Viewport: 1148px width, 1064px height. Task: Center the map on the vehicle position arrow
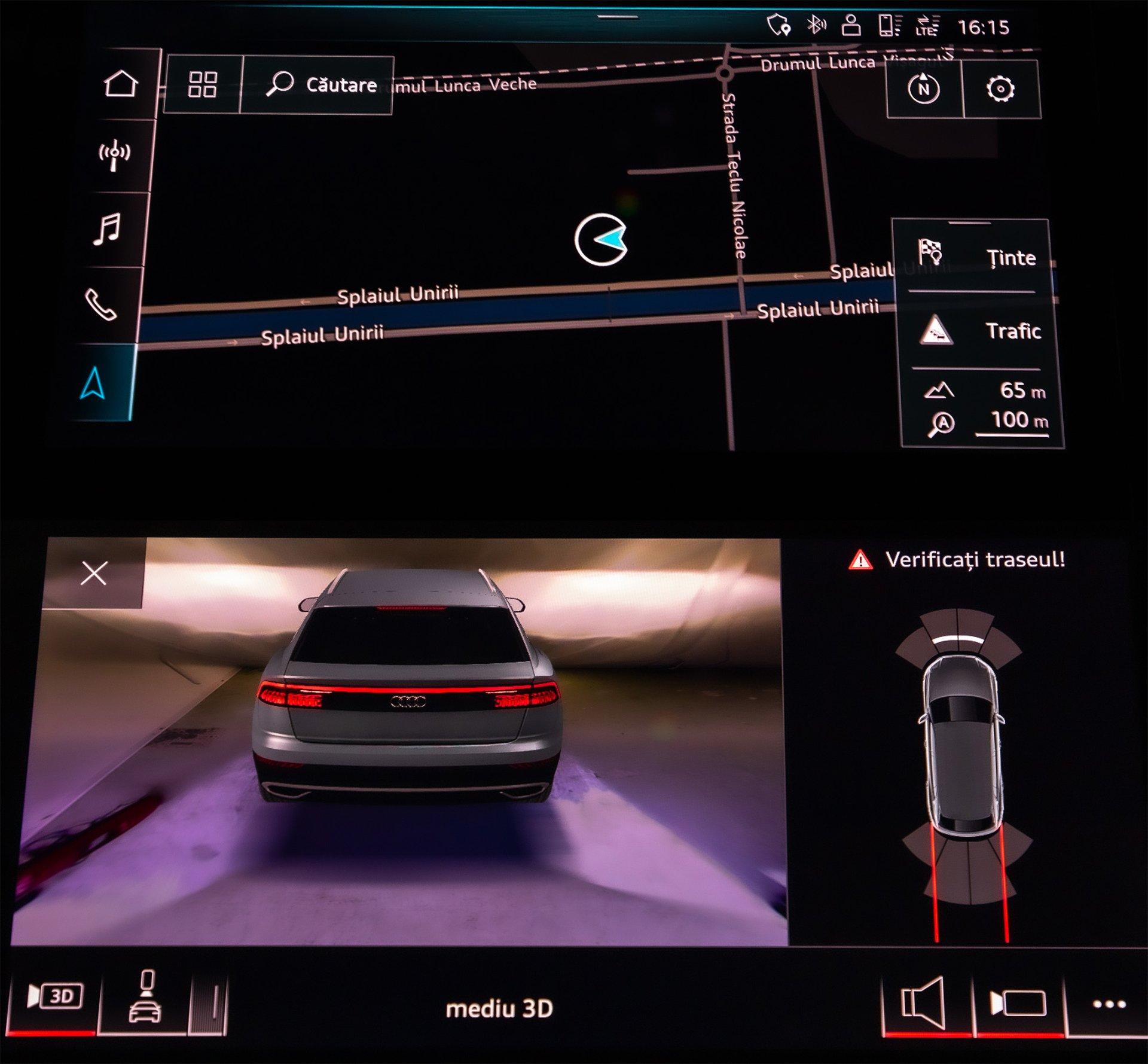click(602, 240)
